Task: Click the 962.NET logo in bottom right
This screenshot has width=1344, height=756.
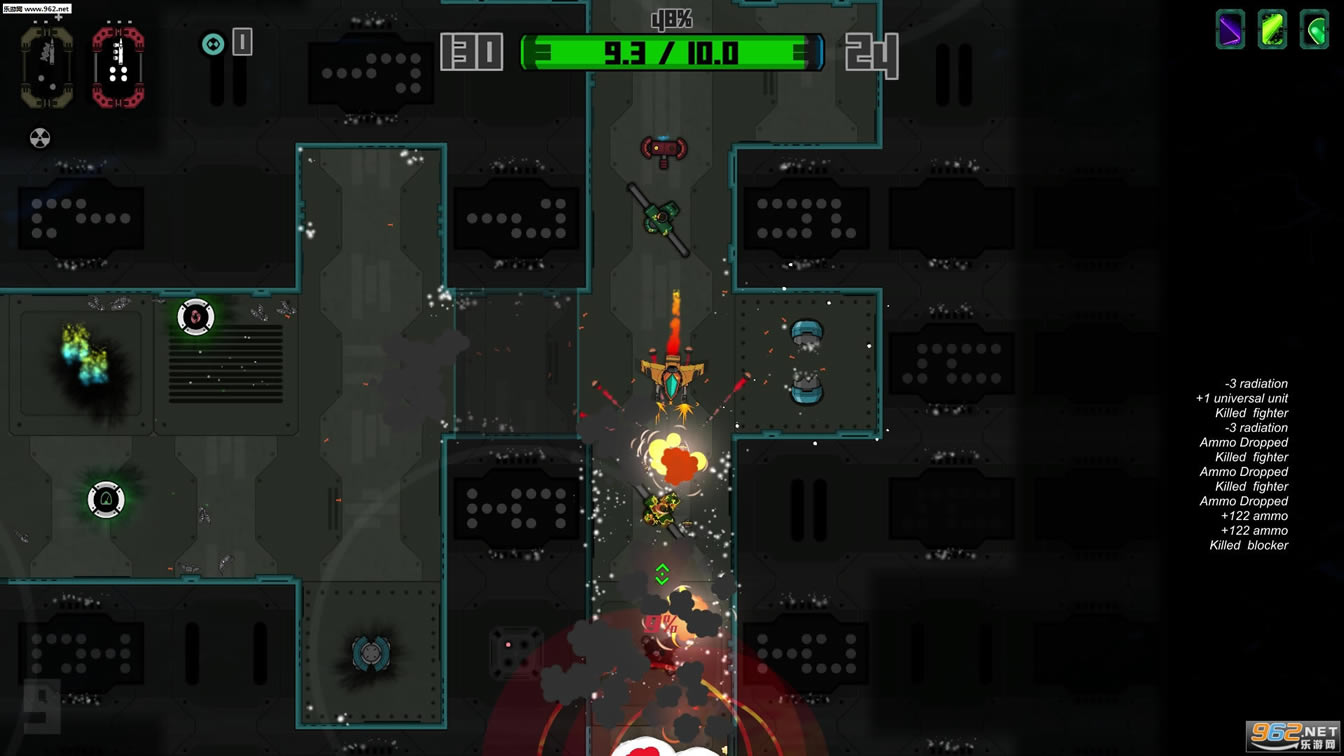Action: (x=1292, y=737)
